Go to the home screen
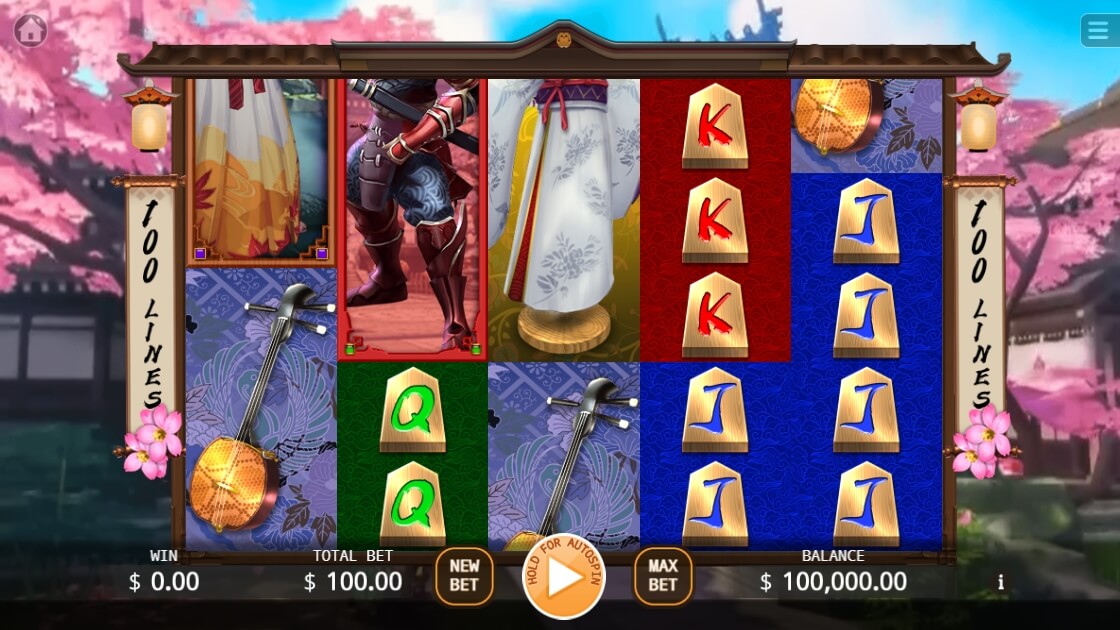 (31, 31)
